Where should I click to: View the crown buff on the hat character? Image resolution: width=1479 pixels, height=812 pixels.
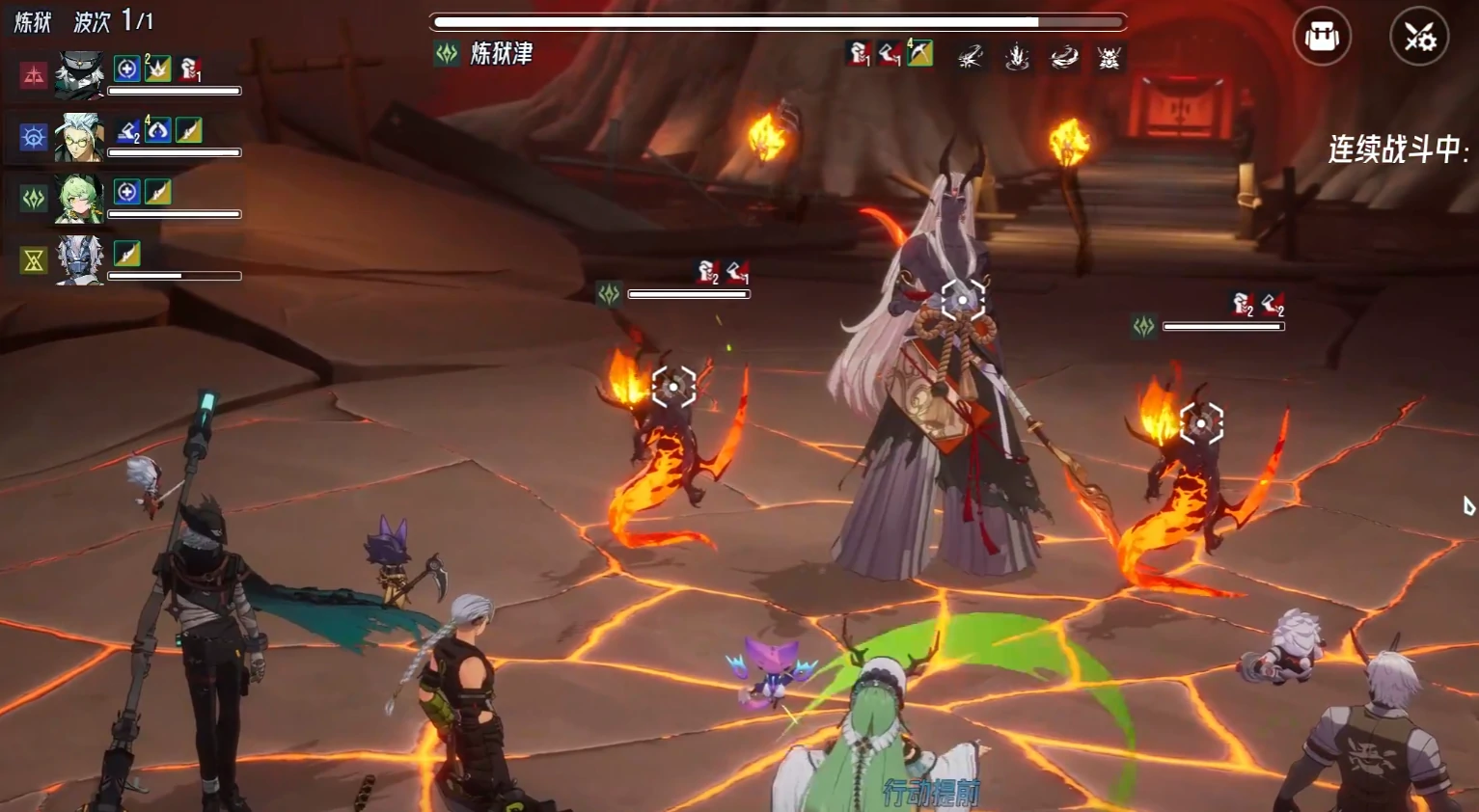click(157, 68)
